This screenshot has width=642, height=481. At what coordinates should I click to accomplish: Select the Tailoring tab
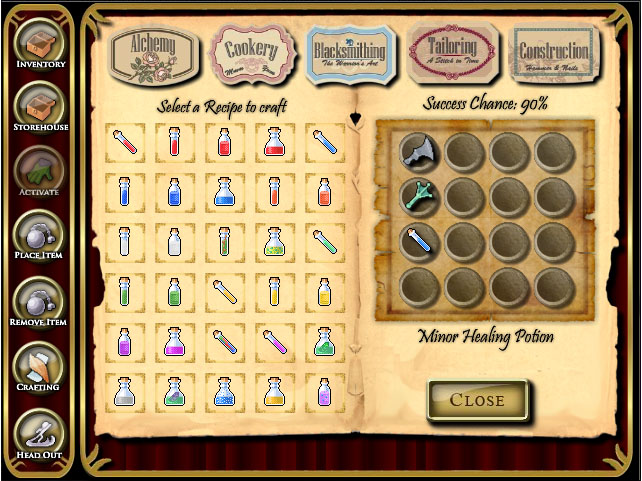tap(454, 48)
